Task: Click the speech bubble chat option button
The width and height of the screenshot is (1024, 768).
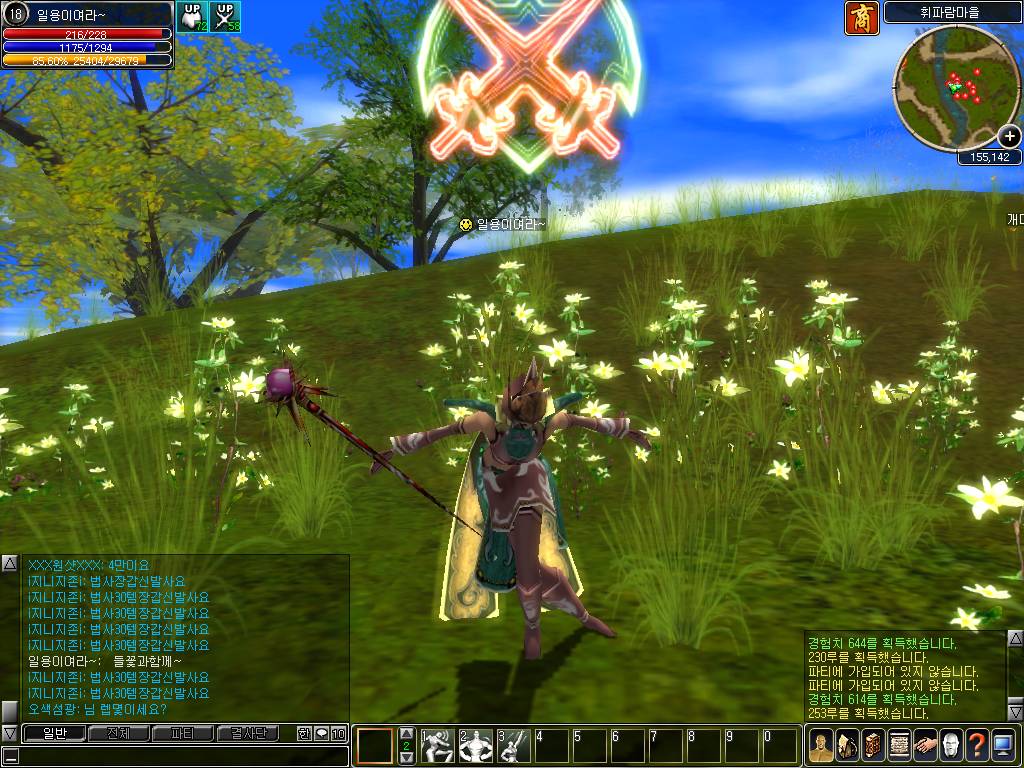Action: 321,734
